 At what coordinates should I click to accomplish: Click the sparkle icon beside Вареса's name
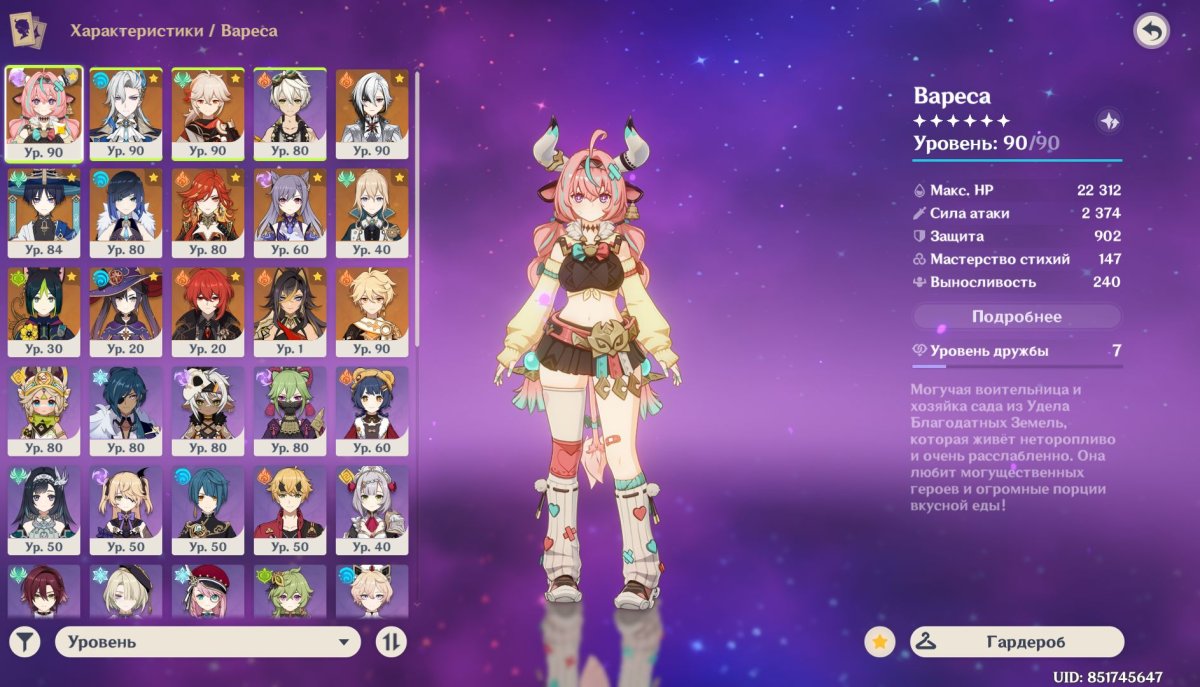click(x=1109, y=122)
